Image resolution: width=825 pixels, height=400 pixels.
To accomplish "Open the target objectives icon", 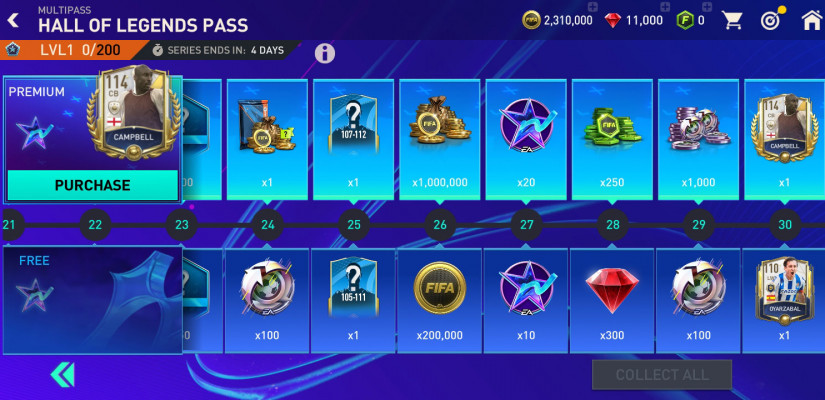I will (771, 20).
